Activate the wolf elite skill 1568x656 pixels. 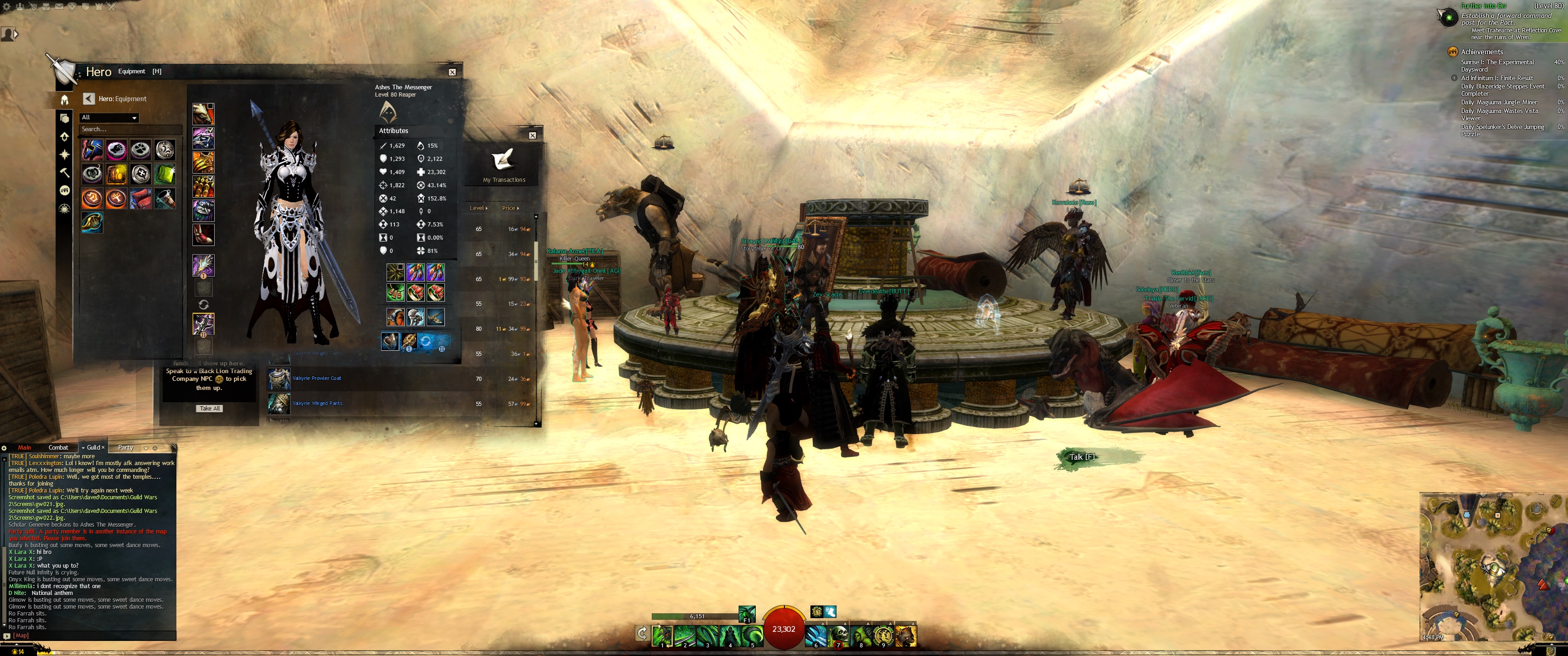(x=906, y=635)
